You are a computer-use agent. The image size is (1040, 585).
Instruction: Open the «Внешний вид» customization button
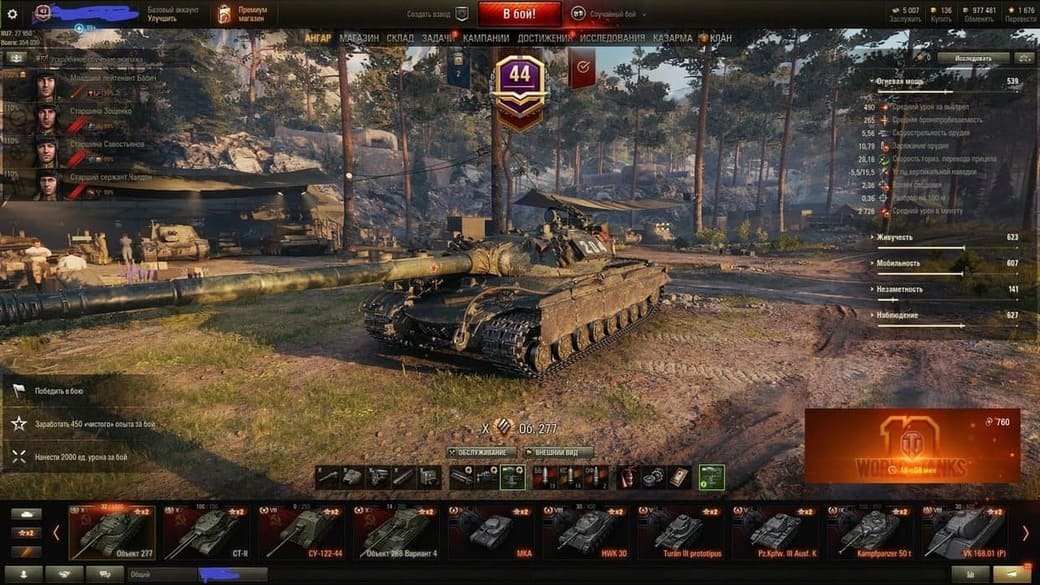(x=558, y=452)
